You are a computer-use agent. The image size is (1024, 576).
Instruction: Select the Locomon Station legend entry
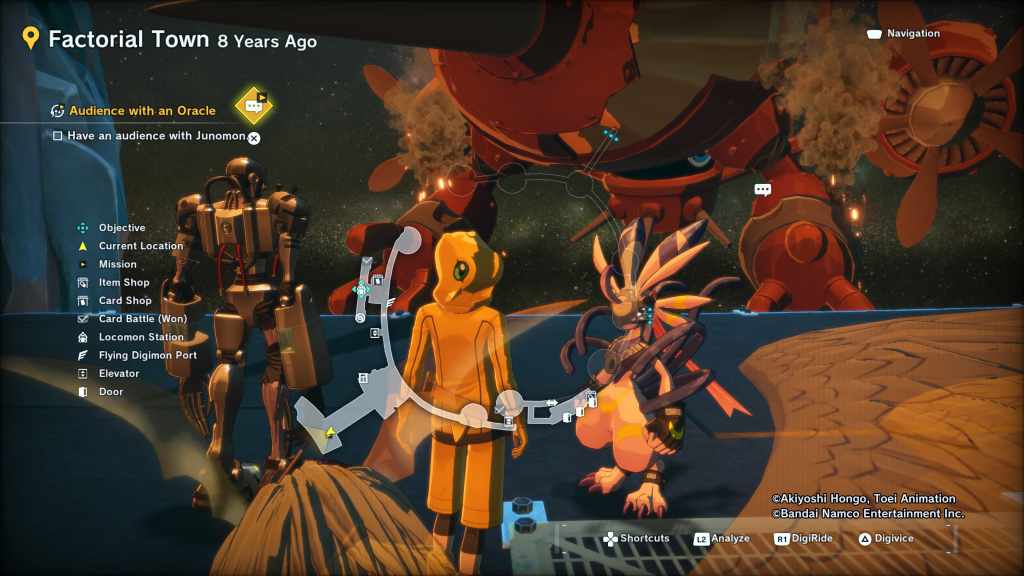pos(141,337)
